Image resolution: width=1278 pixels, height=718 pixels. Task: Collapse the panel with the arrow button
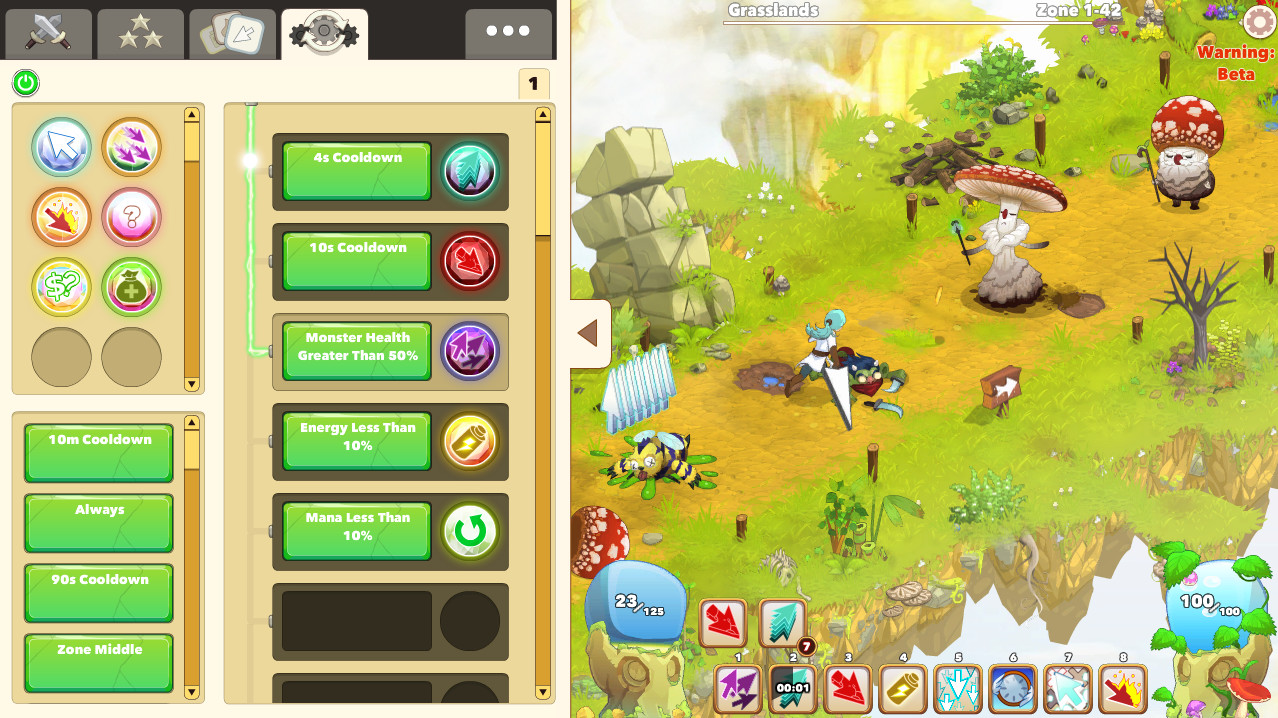(x=589, y=334)
